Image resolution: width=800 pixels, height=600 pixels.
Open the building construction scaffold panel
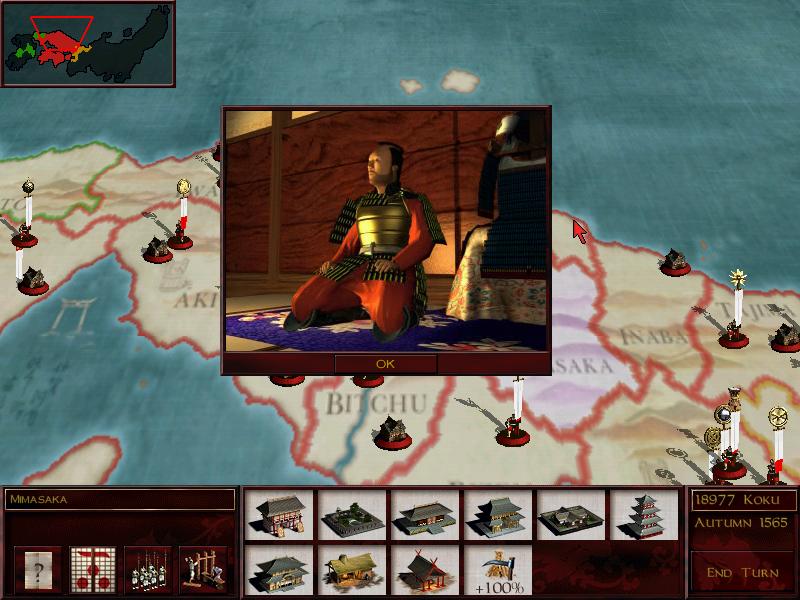pos(204,570)
